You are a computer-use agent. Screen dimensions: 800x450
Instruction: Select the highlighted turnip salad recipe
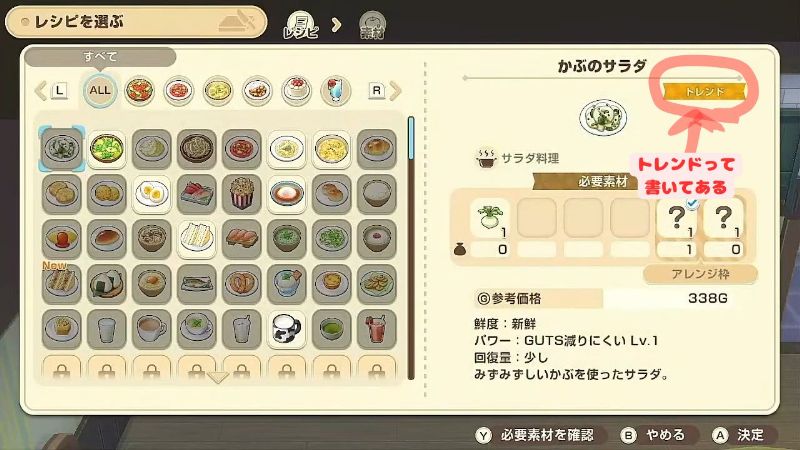coord(58,149)
